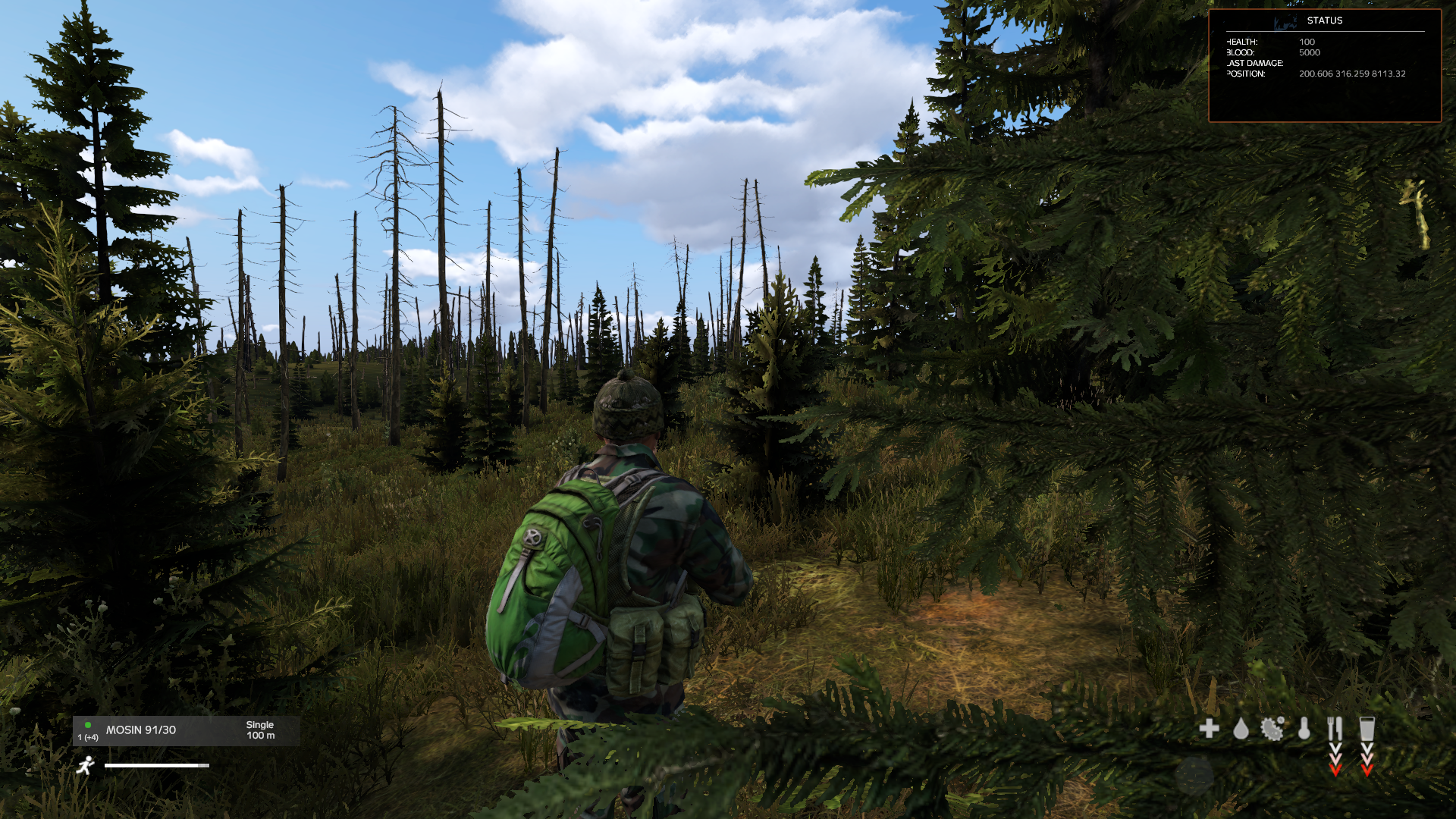
Task: Open the Single fire mode selector
Action: (259, 724)
